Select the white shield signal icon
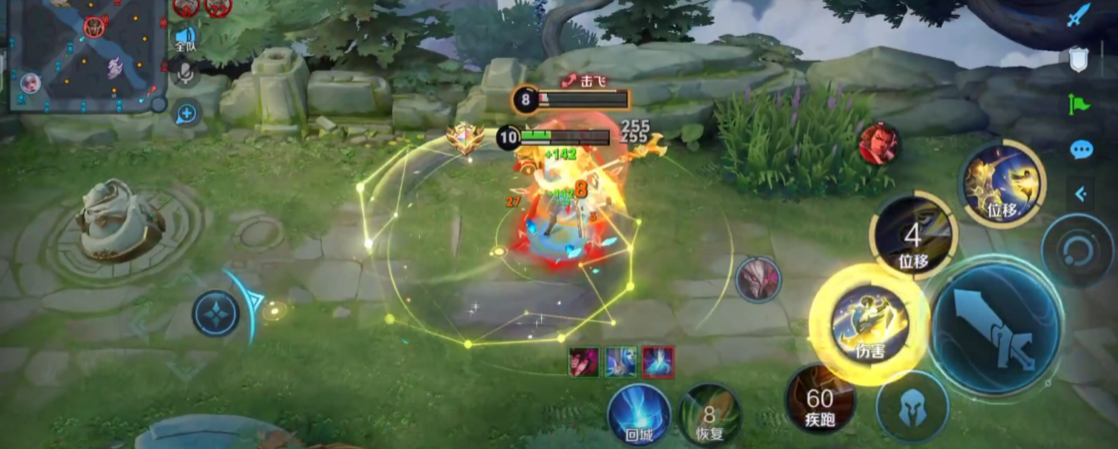Image resolution: width=1118 pixels, height=449 pixels. tap(1077, 60)
